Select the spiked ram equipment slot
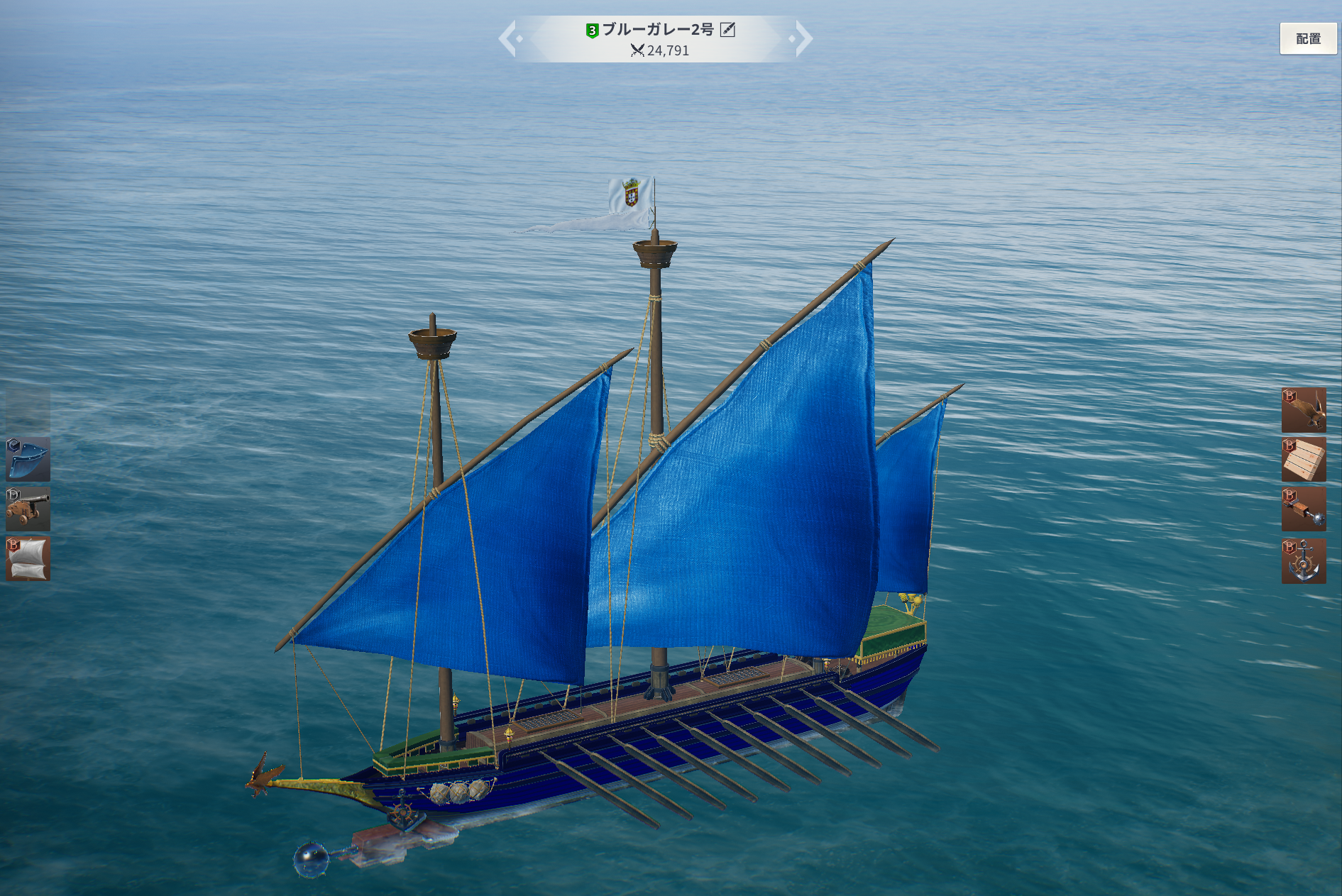This screenshot has height=896, width=1342. click(1303, 509)
